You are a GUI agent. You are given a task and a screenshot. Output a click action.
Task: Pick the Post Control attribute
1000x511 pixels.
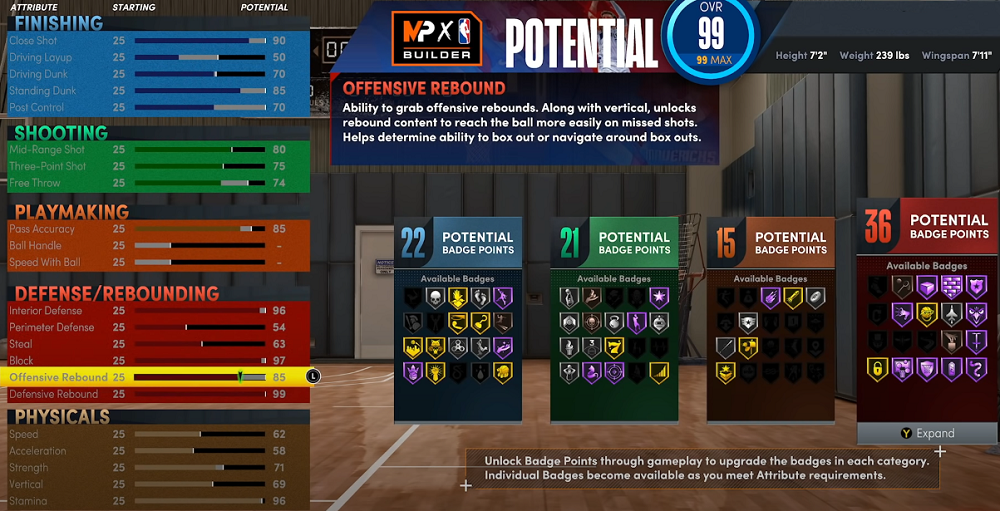click(150, 107)
